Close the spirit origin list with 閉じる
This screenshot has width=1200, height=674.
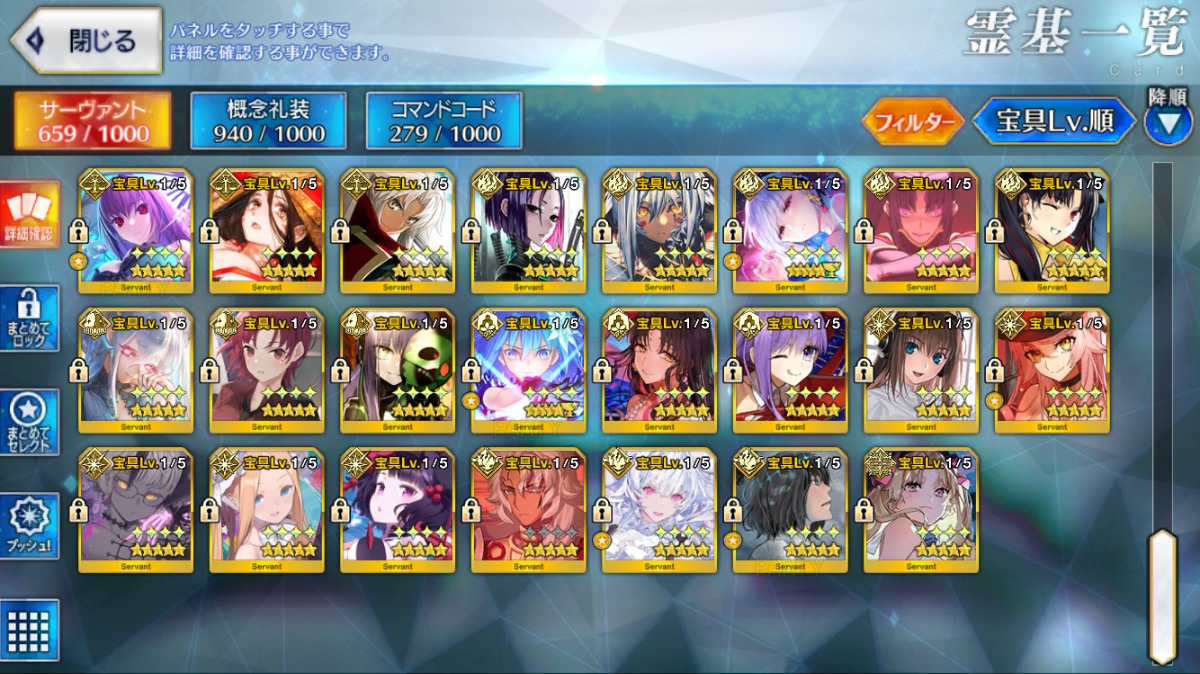[x=86, y=41]
